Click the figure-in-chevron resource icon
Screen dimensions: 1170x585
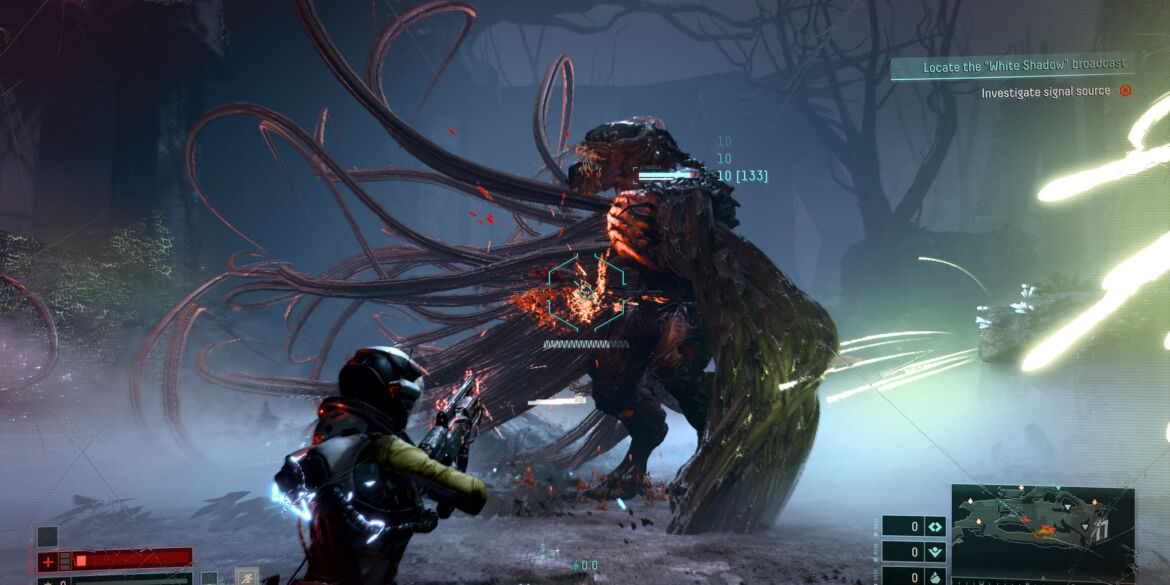tap(934, 552)
